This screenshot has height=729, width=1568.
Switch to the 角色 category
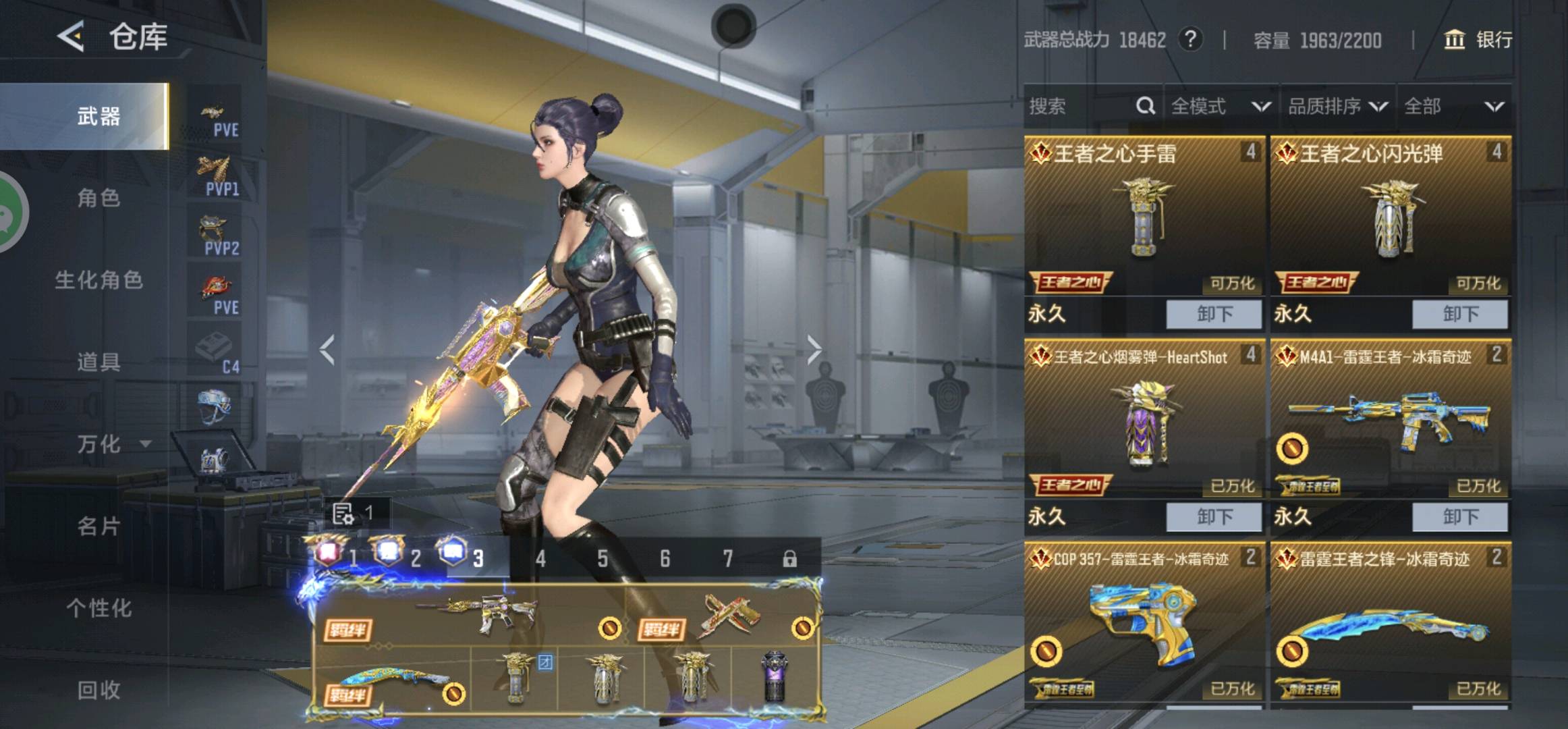(x=99, y=198)
